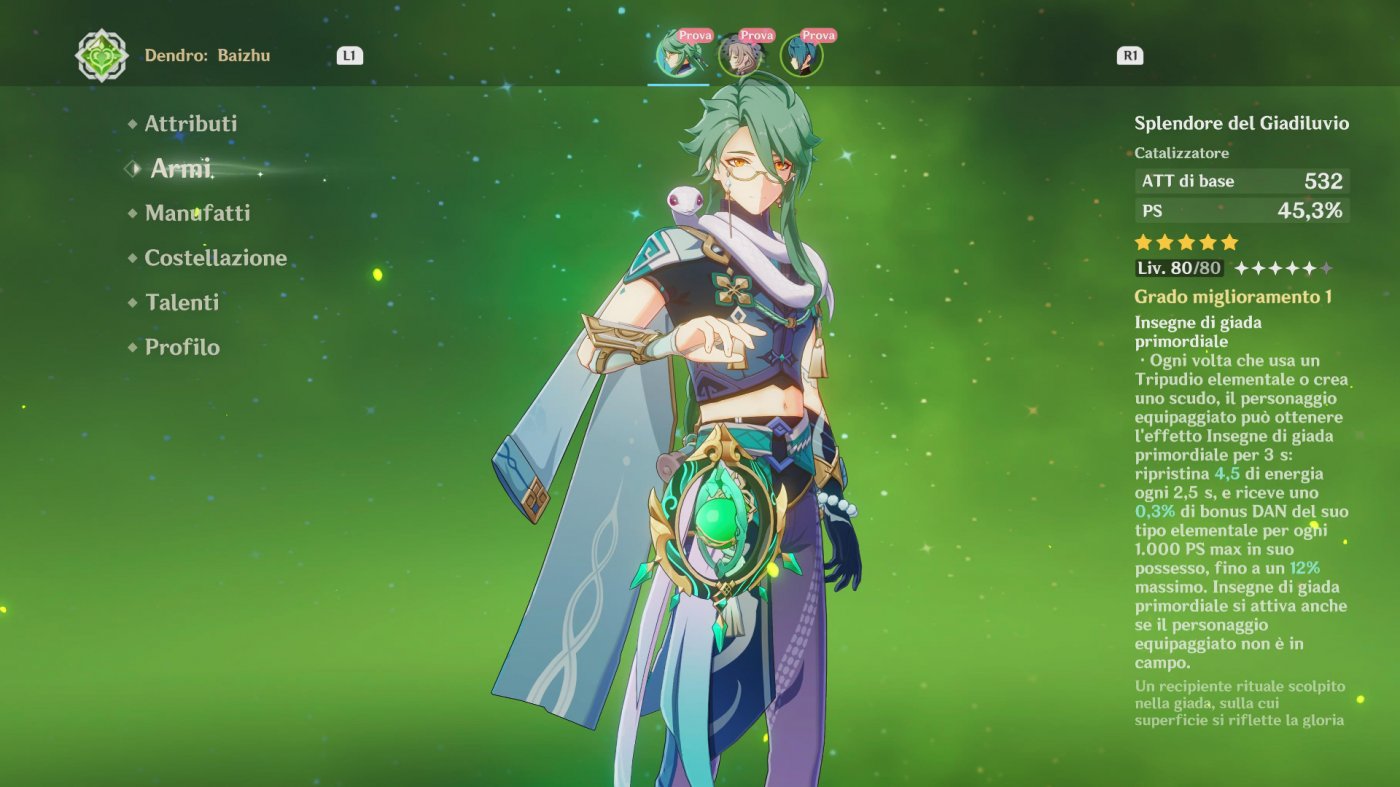Click the weapon name Splendore del Giadiluvio

[1244, 123]
